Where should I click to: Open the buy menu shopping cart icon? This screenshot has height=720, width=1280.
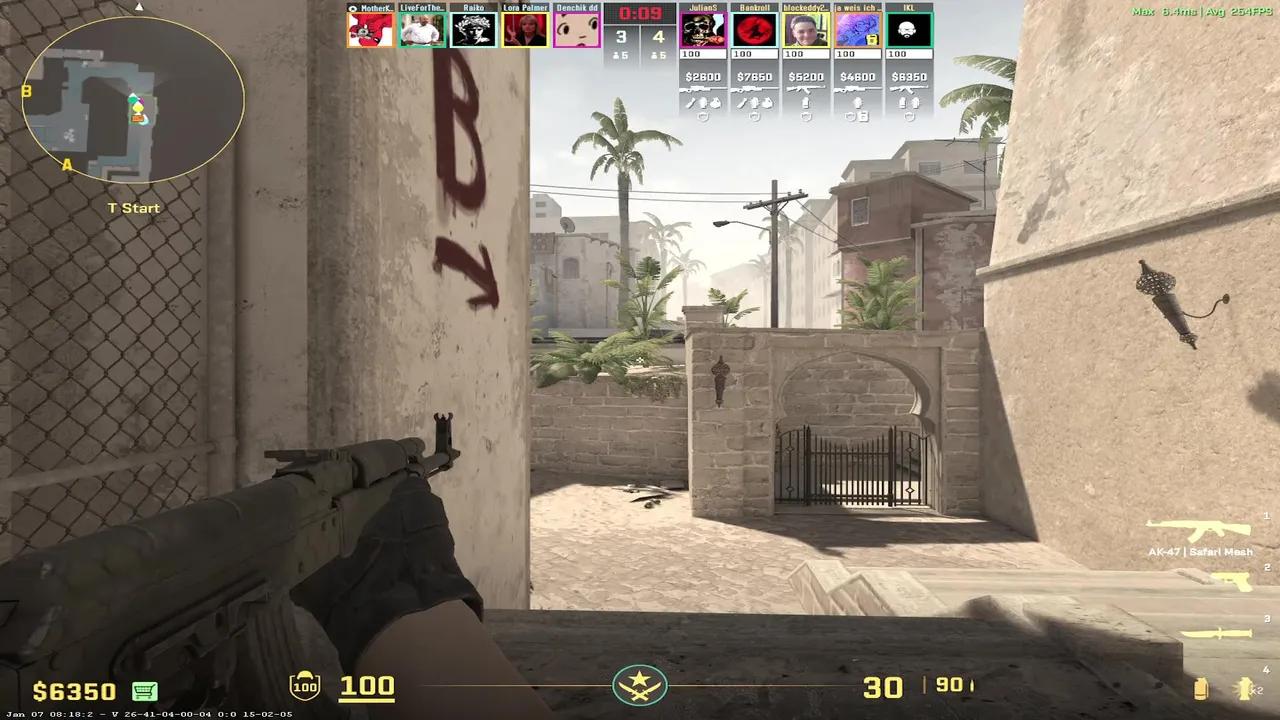[x=146, y=691]
